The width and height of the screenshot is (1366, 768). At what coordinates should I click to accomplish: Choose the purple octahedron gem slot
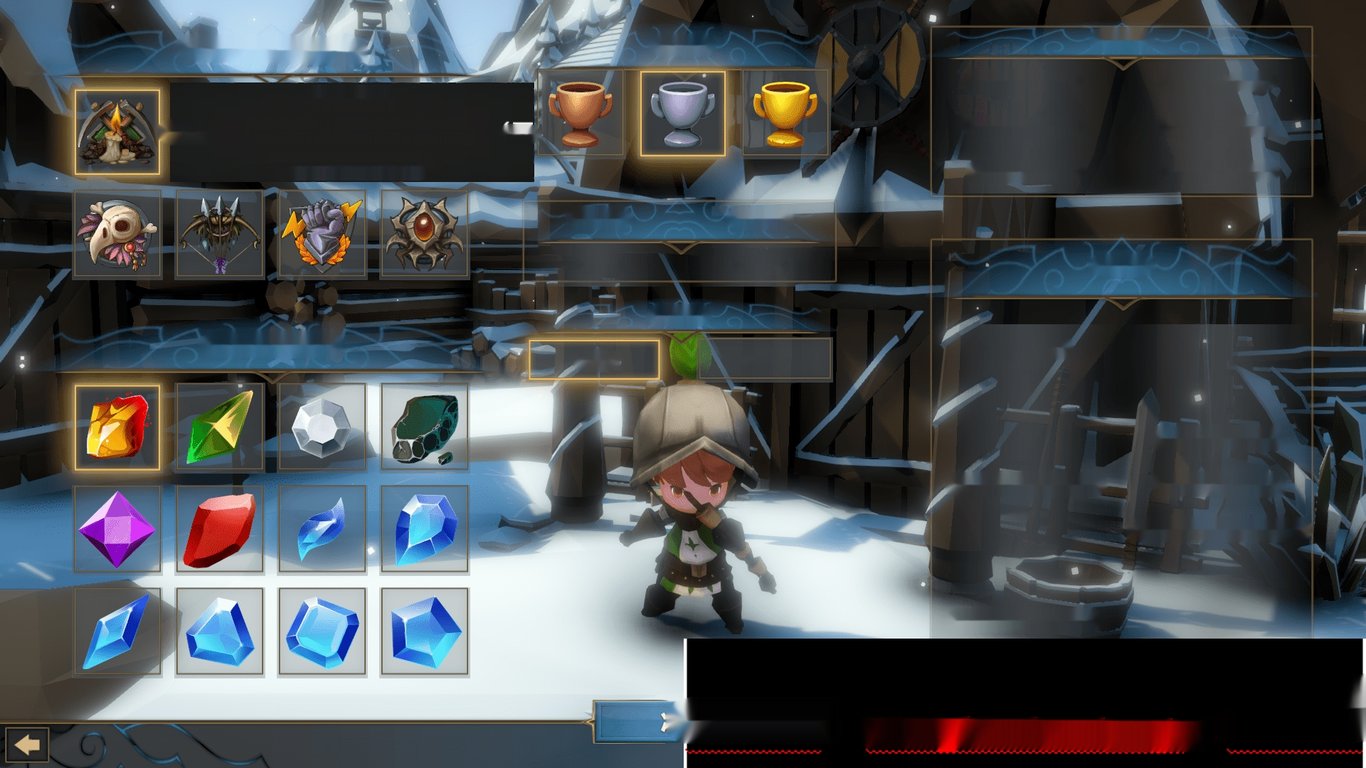pos(117,529)
